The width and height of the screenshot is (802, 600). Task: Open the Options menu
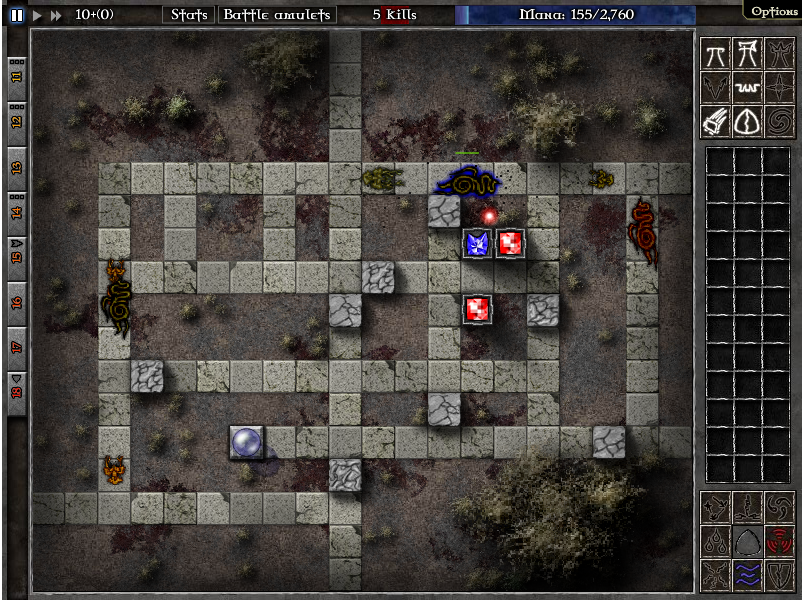click(x=774, y=11)
